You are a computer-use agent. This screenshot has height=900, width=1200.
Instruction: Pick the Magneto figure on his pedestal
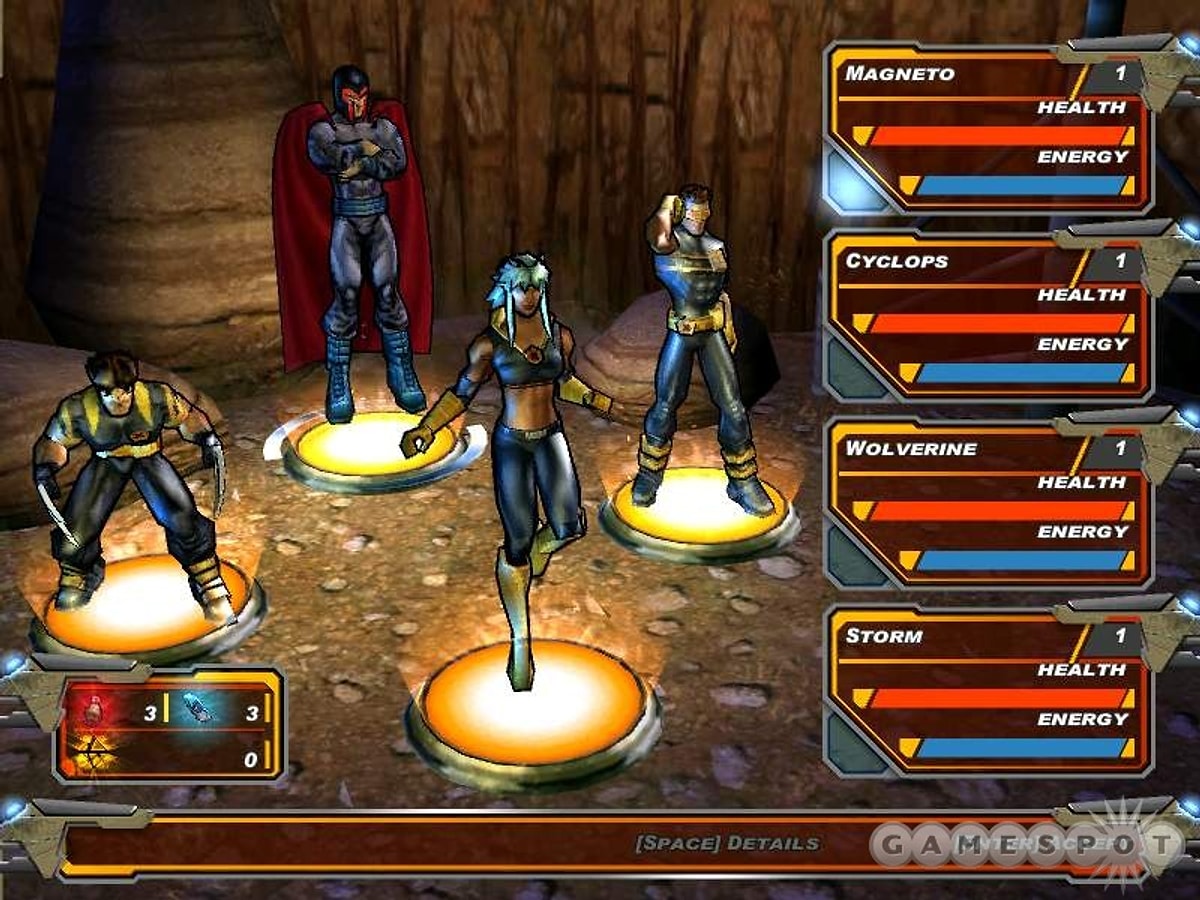click(x=355, y=240)
